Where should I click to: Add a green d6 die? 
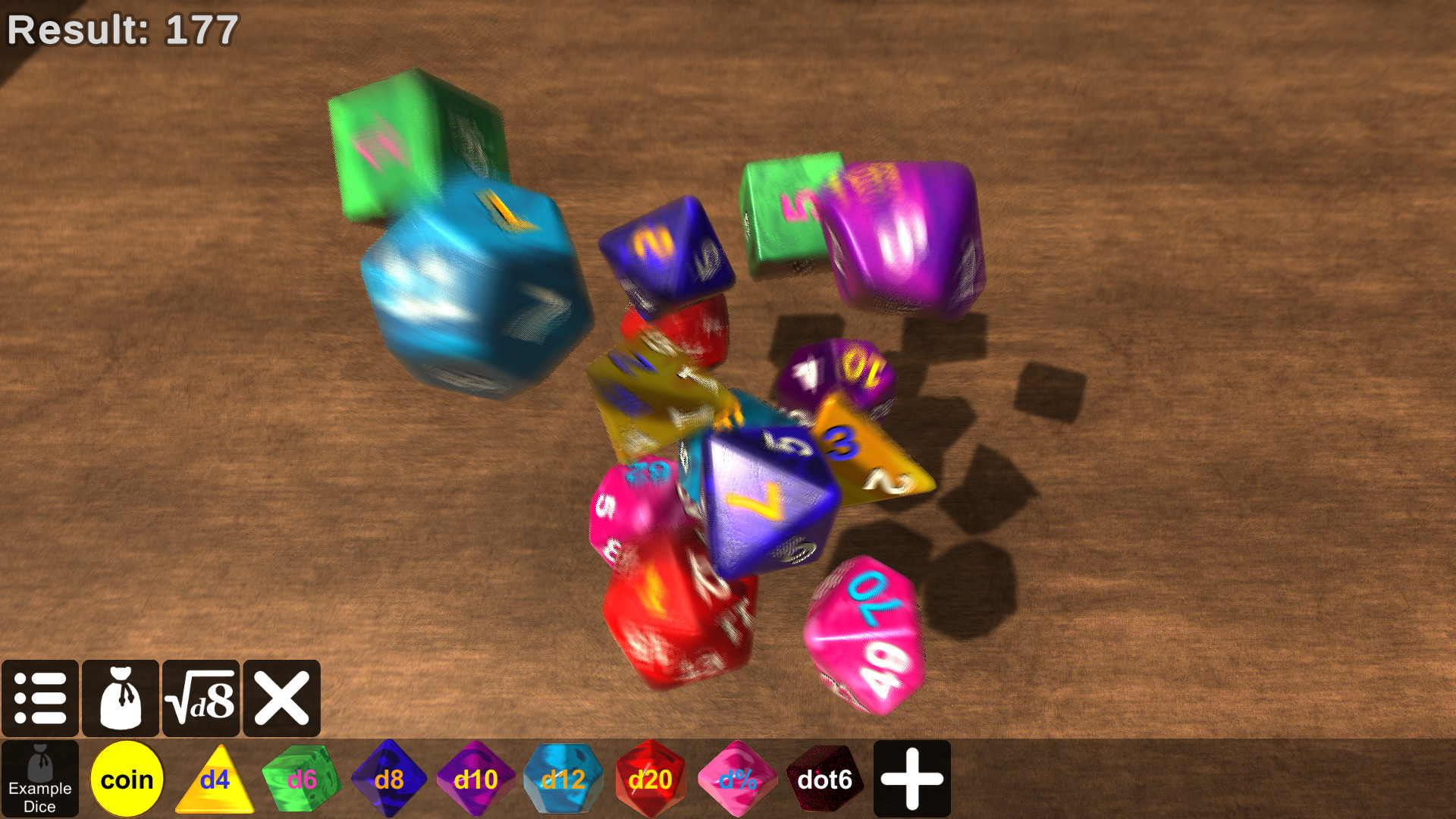coord(301,778)
